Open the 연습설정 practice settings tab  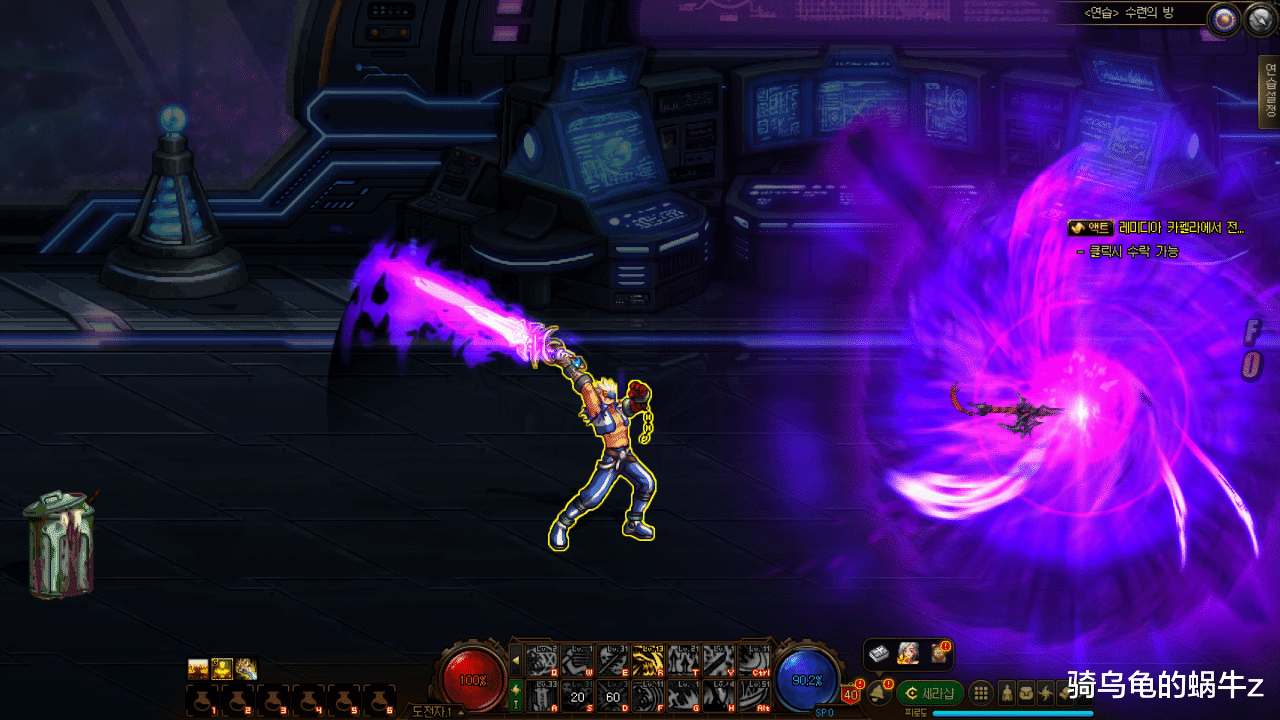[x=1270, y=92]
